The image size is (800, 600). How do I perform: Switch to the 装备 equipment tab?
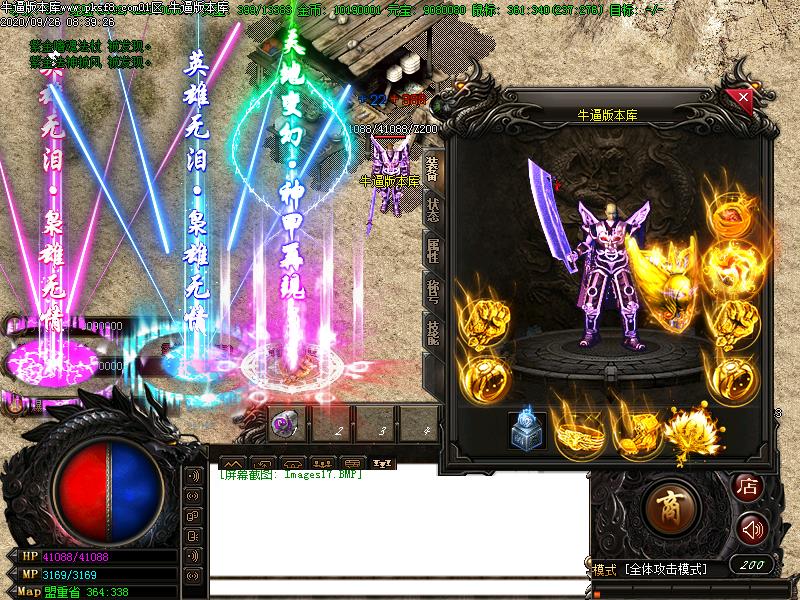433,166
